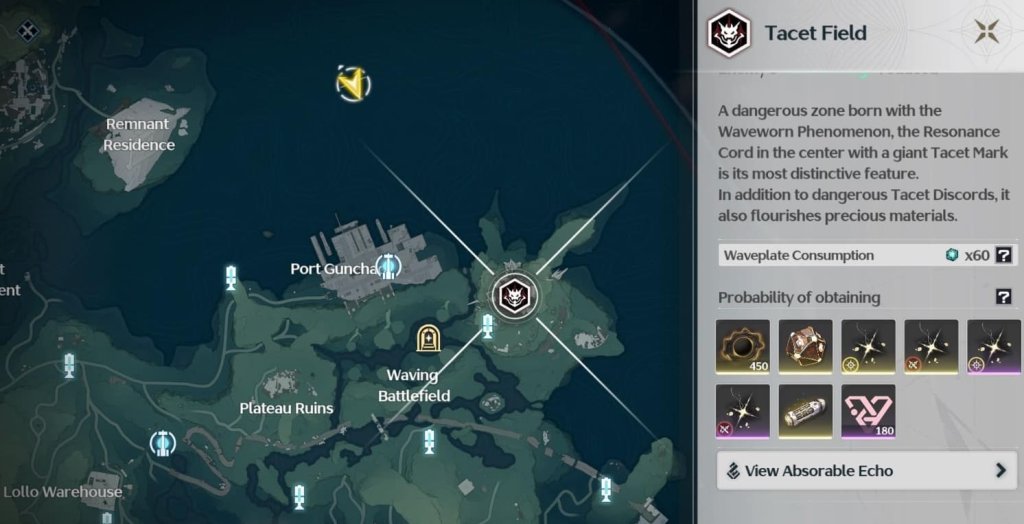Open View Absorable Echo list

[867, 470]
